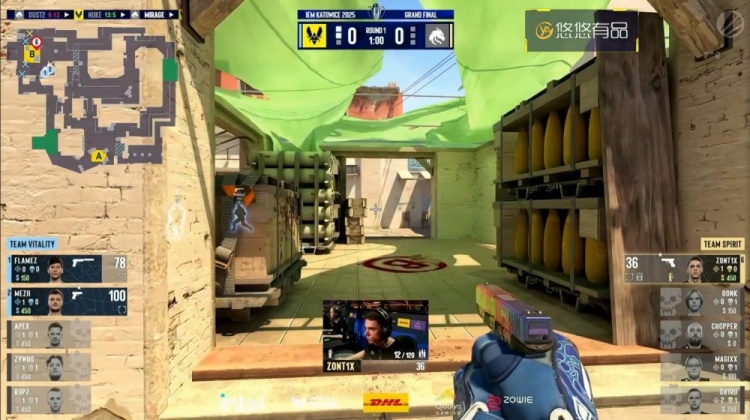
Task: Open the Team Spirit header label
Action: [x=721, y=244]
